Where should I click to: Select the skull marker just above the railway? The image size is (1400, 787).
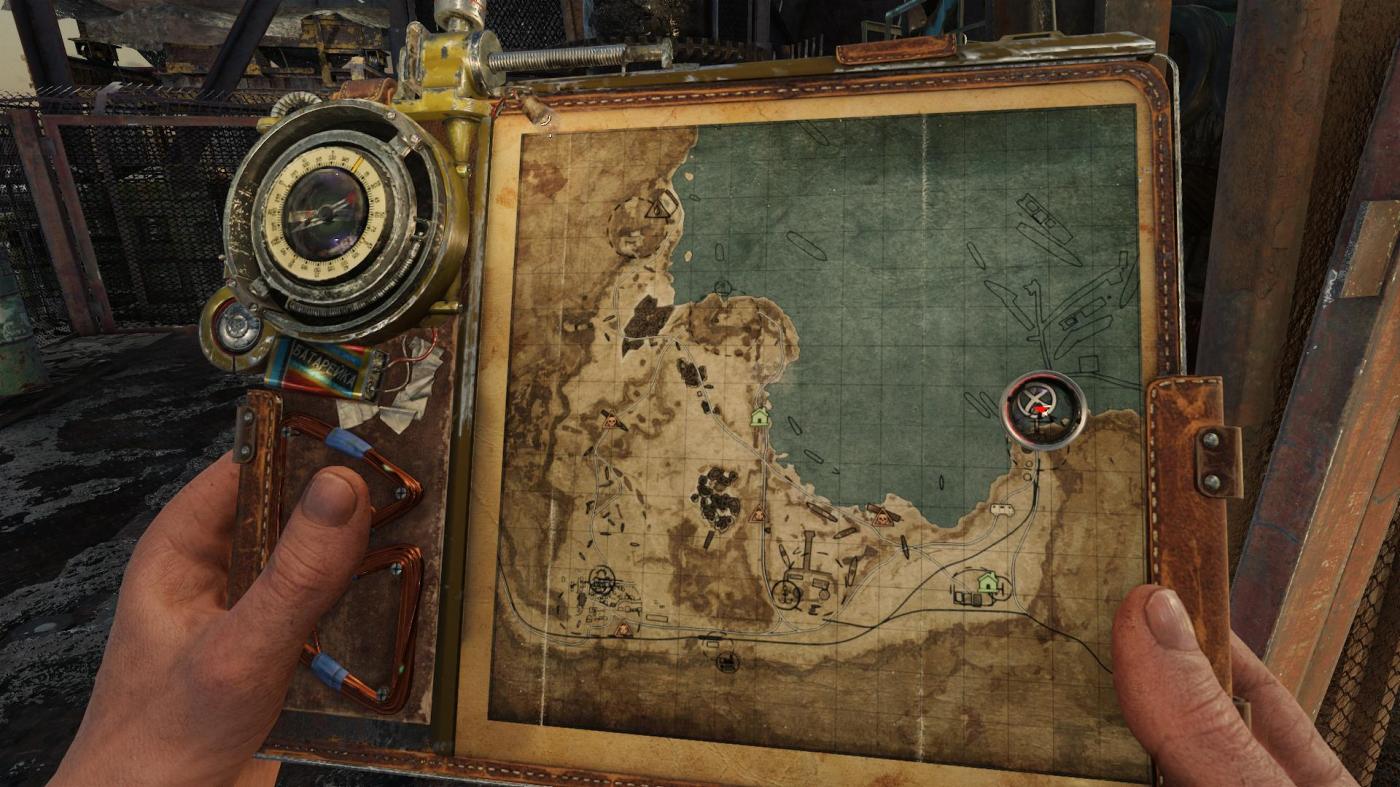624,629
